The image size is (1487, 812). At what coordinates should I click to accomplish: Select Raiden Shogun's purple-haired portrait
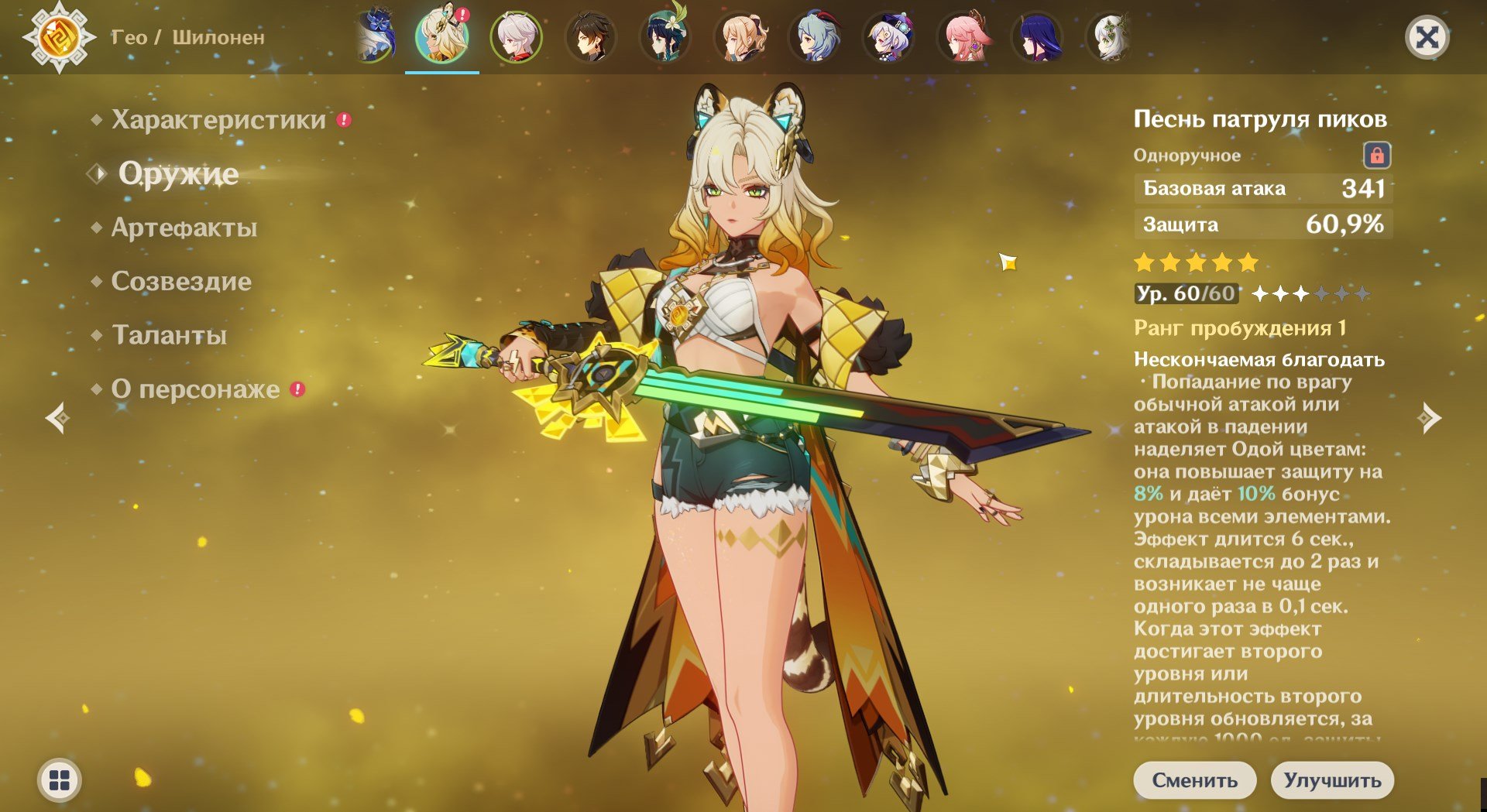coord(1038,36)
